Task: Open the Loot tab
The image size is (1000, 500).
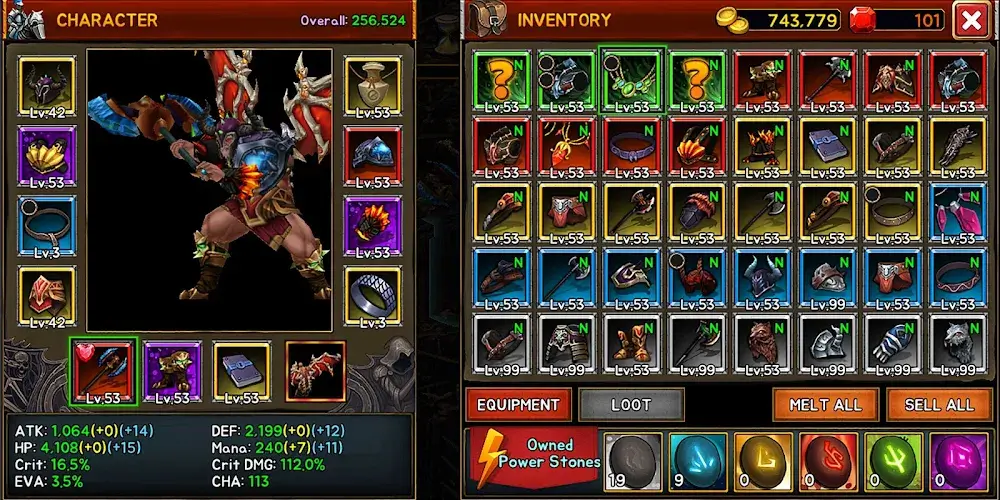Action: (x=631, y=405)
